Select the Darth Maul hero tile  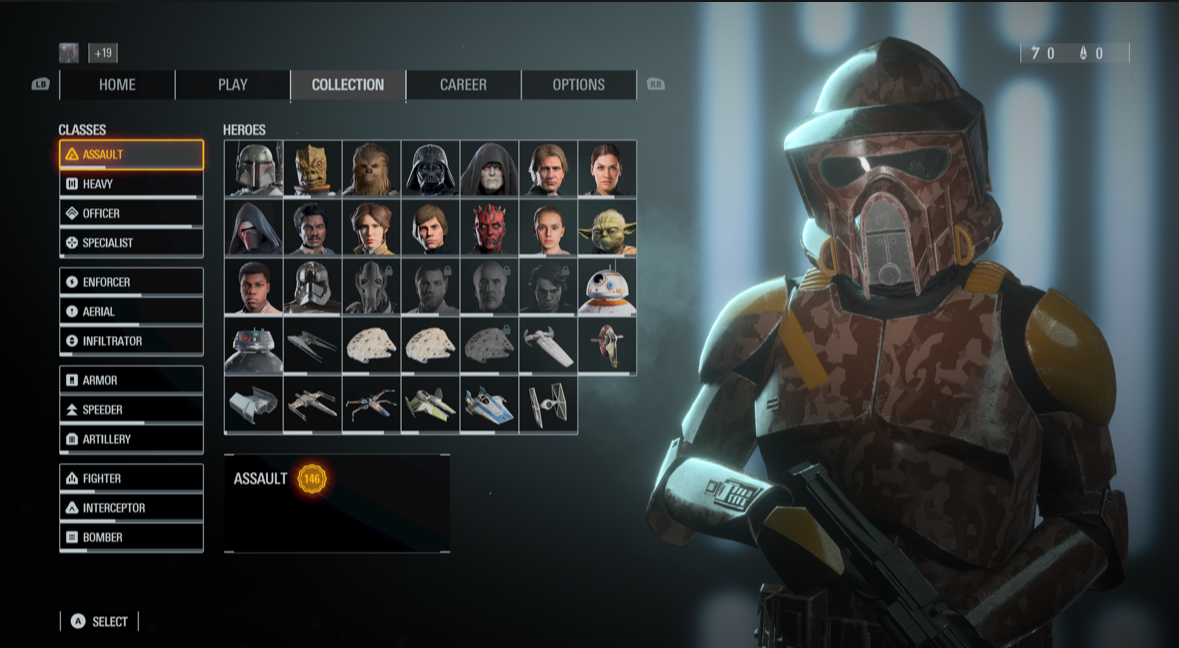[x=490, y=228]
